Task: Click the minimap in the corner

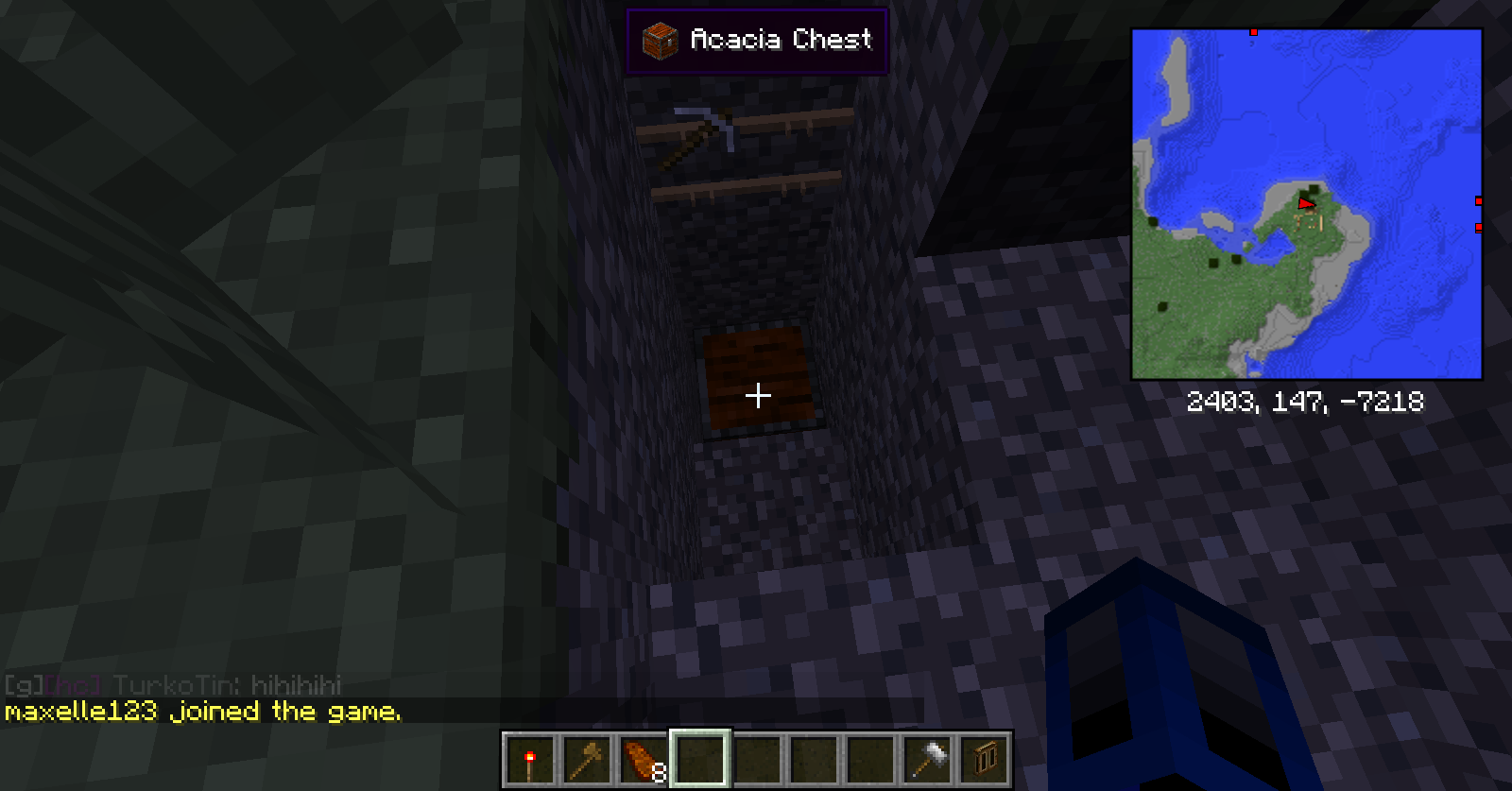Action: pos(1306,204)
